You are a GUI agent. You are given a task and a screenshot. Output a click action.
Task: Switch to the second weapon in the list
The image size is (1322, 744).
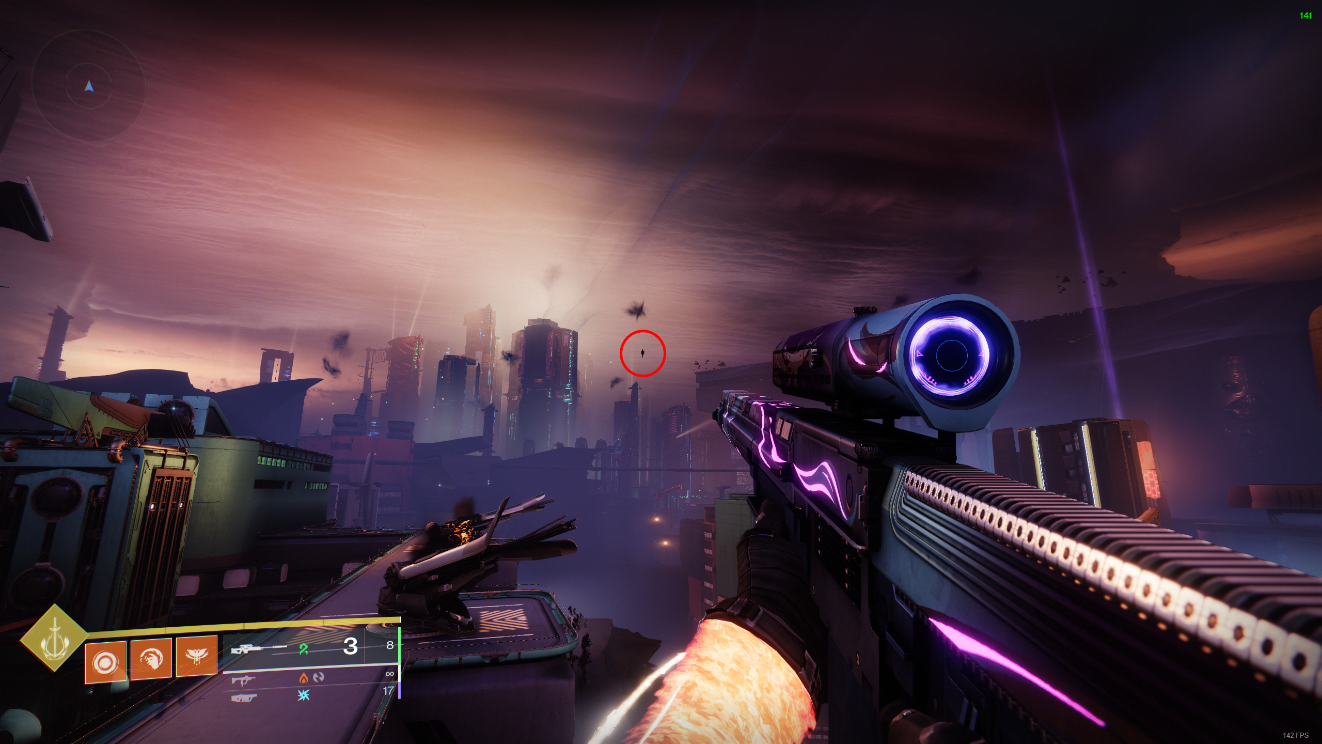[x=243, y=679]
